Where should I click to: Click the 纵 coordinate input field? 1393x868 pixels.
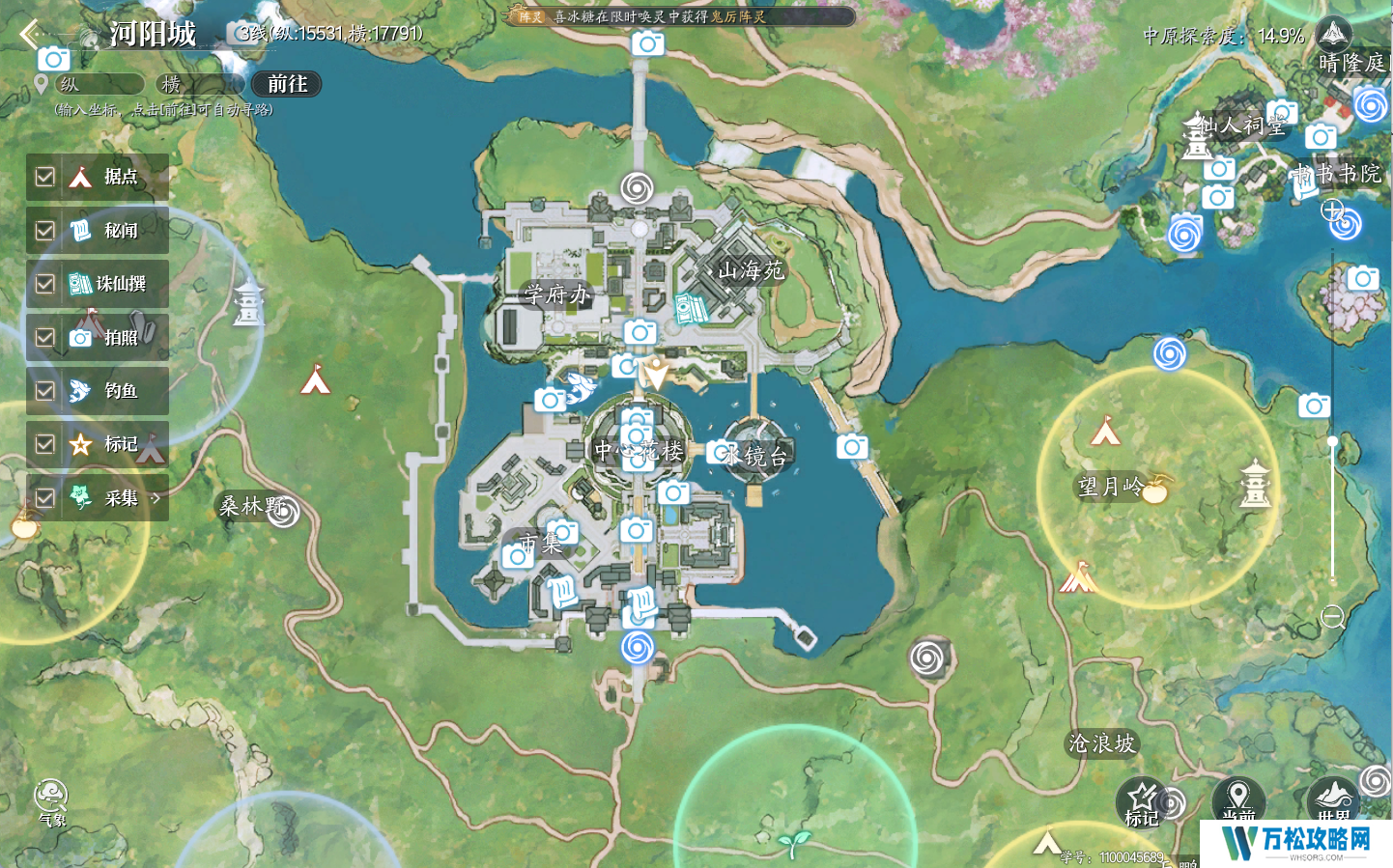click(x=99, y=85)
